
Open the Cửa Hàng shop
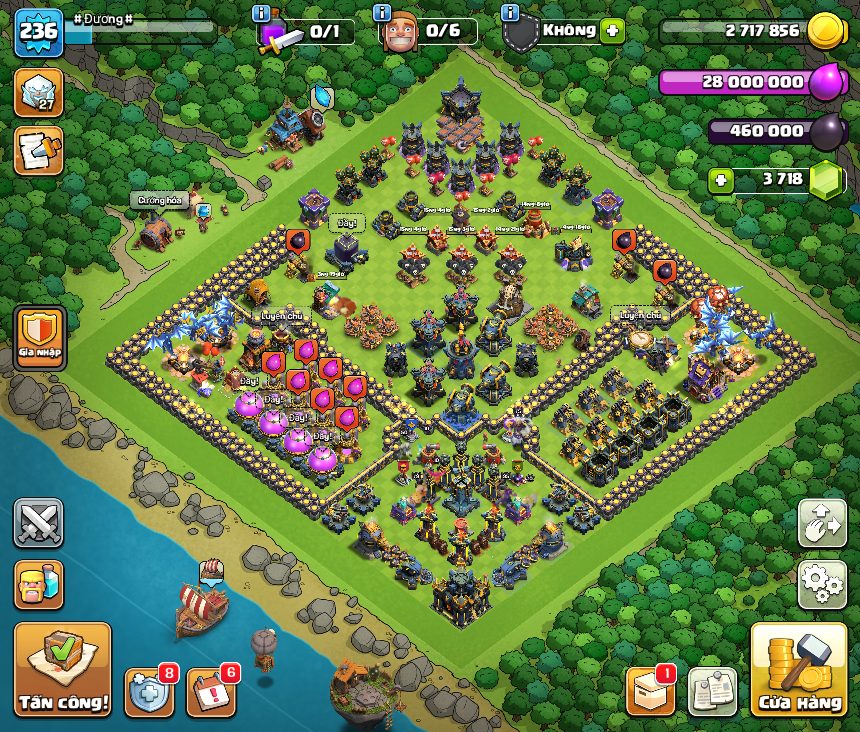(799, 670)
